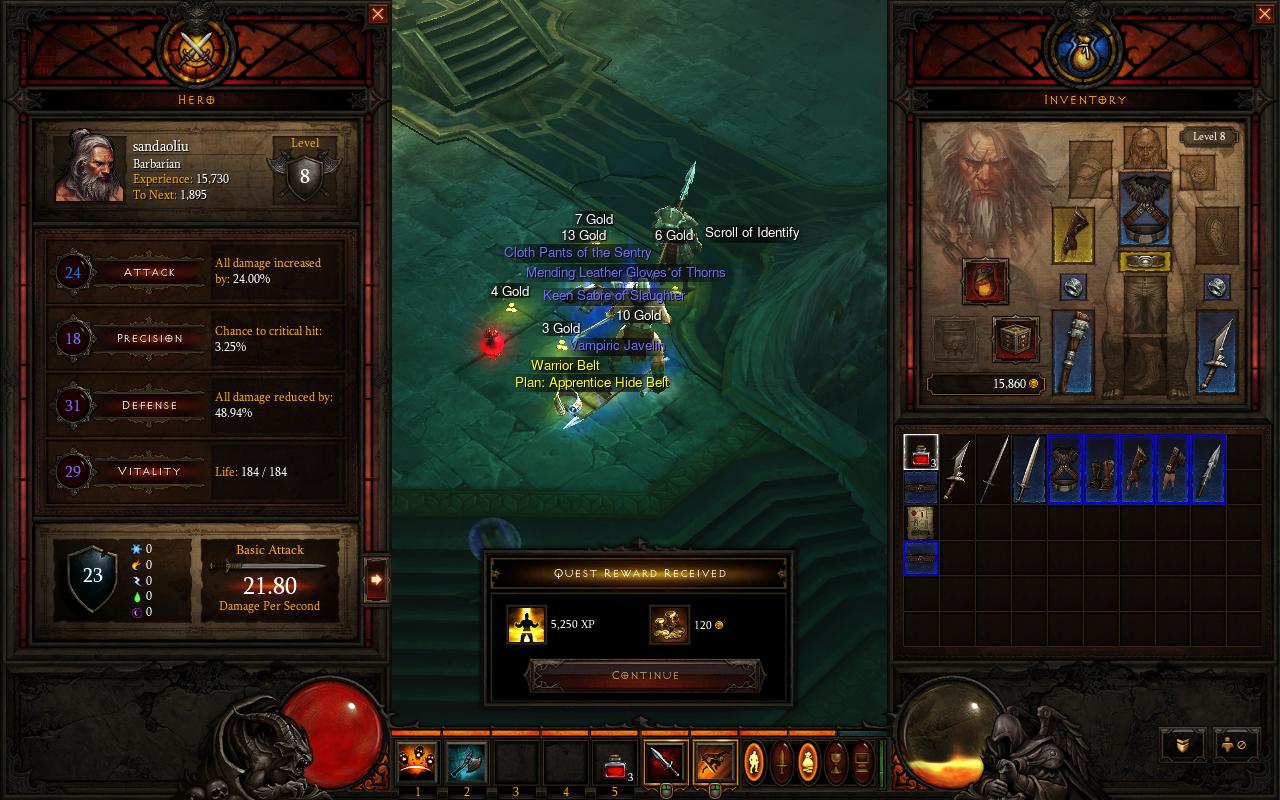
Task: Select the Vitality attribute row
Action: (x=148, y=471)
